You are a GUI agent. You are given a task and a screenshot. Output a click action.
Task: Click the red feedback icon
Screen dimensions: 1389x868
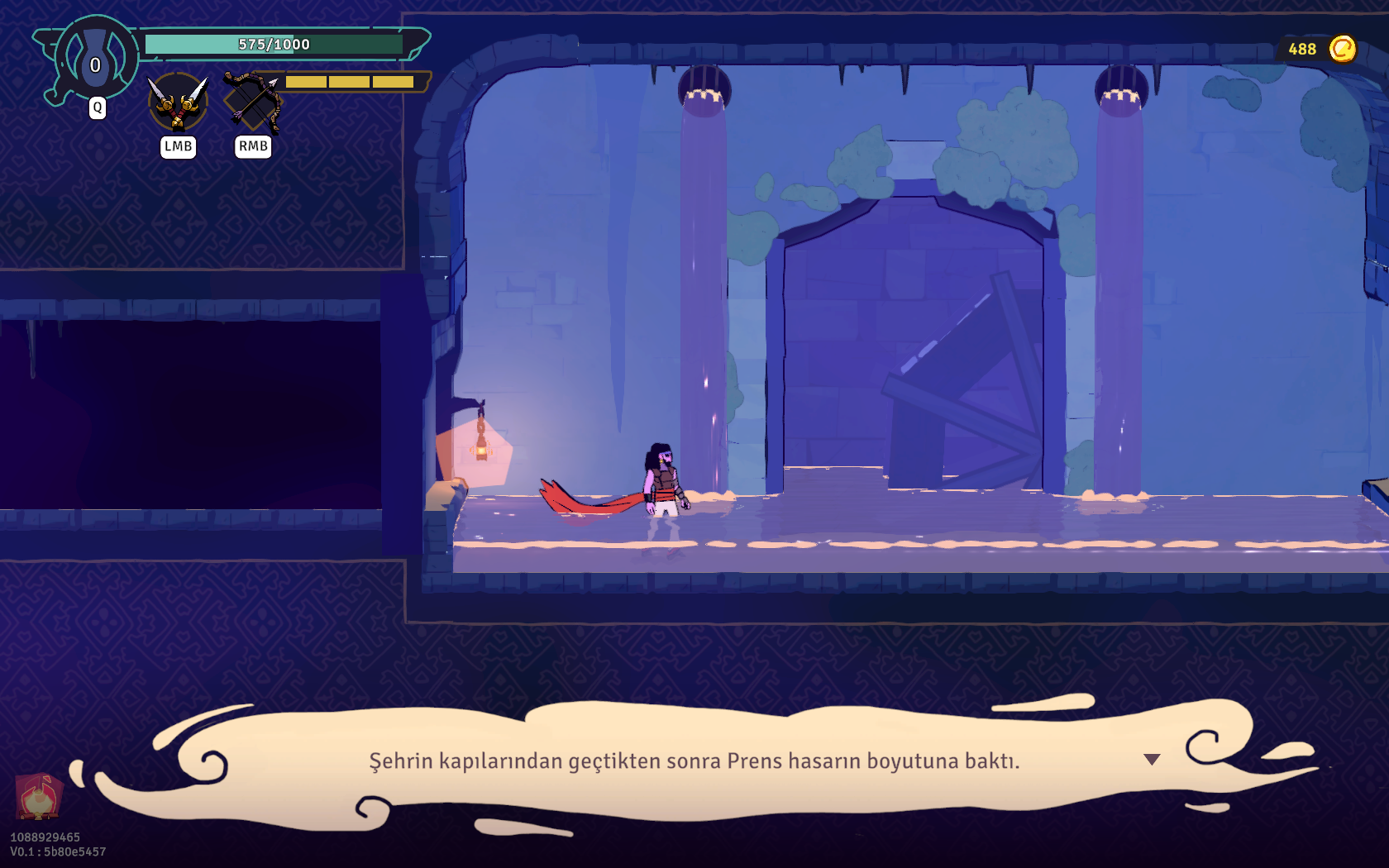tap(38, 796)
